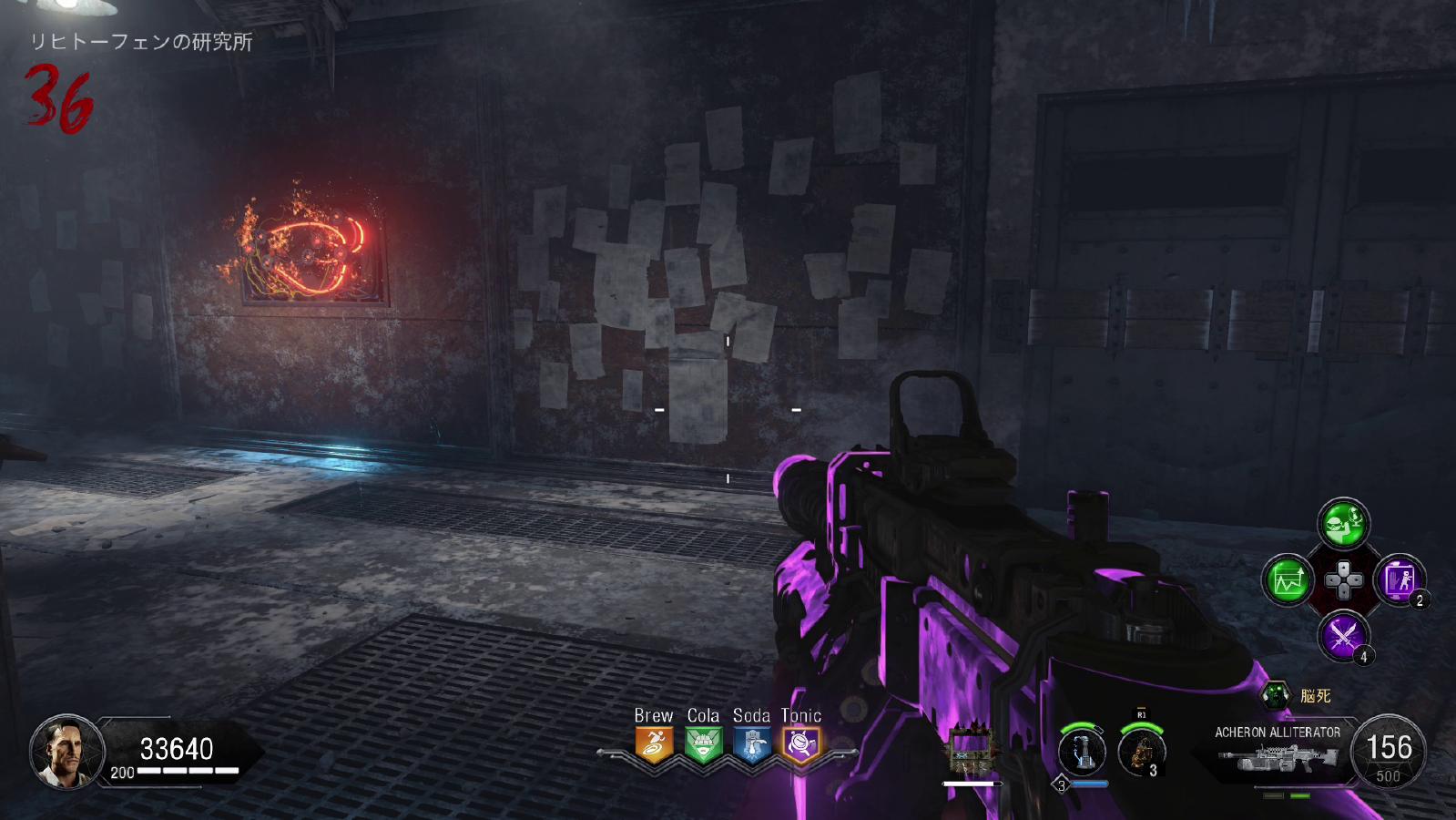Image resolution: width=1456 pixels, height=820 pixels.
Task: Use the purple crossed swords elixir
Action: tap(1343, 635)
